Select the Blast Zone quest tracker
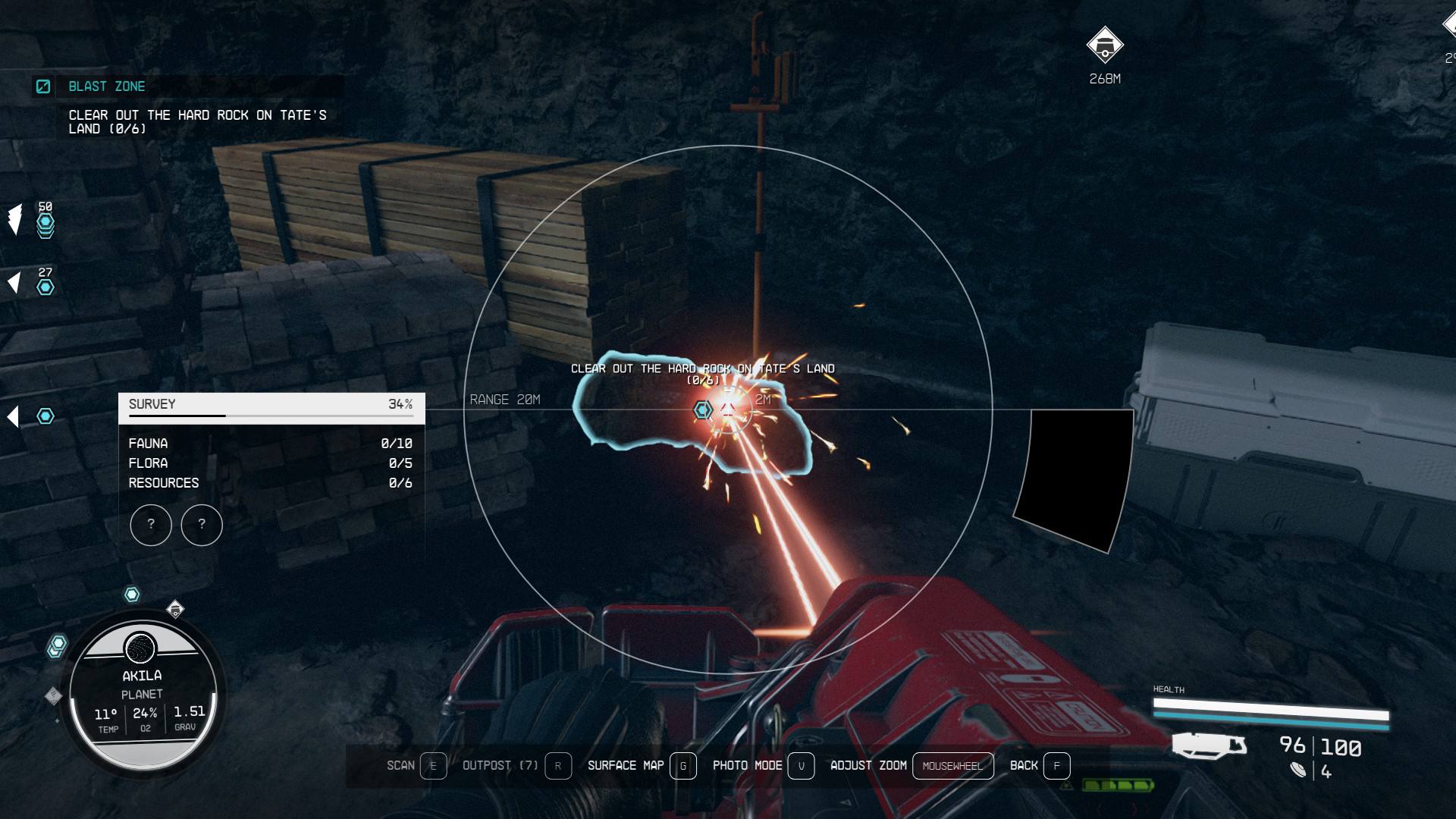 tap(106, 86)
